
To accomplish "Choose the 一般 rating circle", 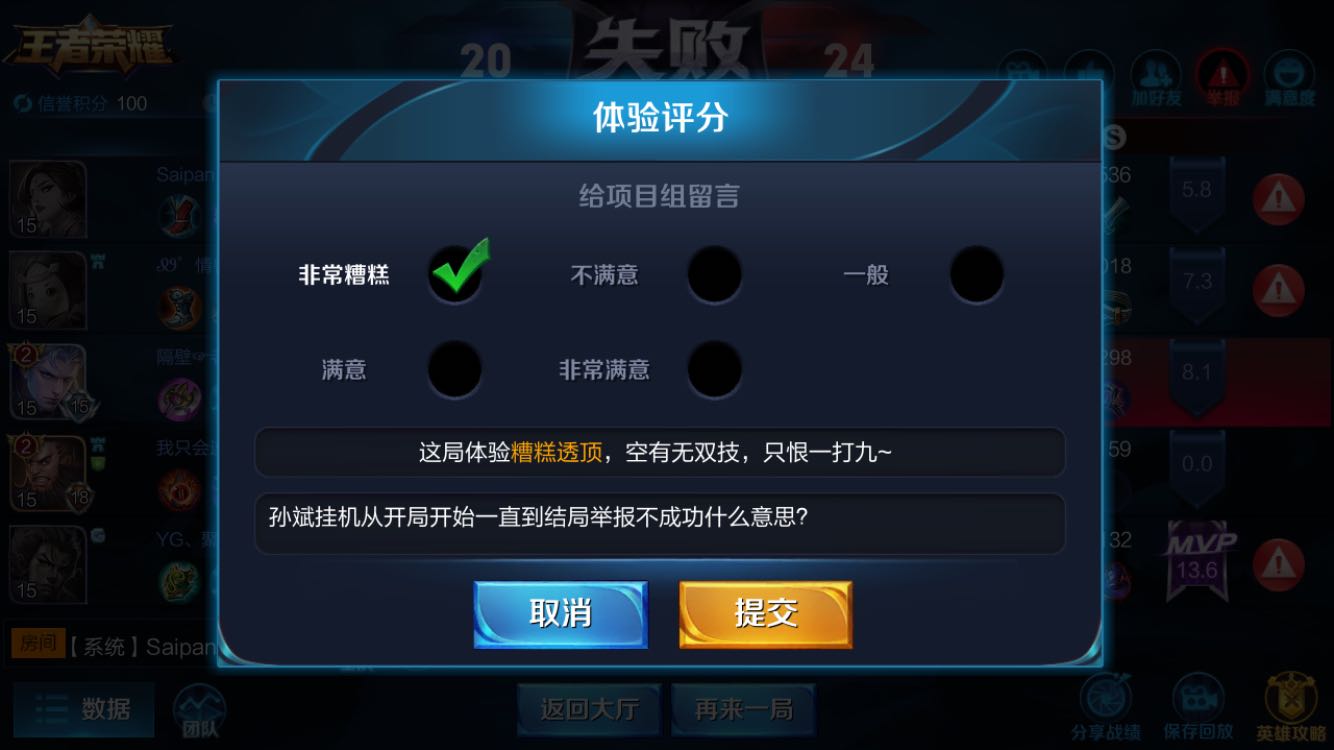I will 977,276.
